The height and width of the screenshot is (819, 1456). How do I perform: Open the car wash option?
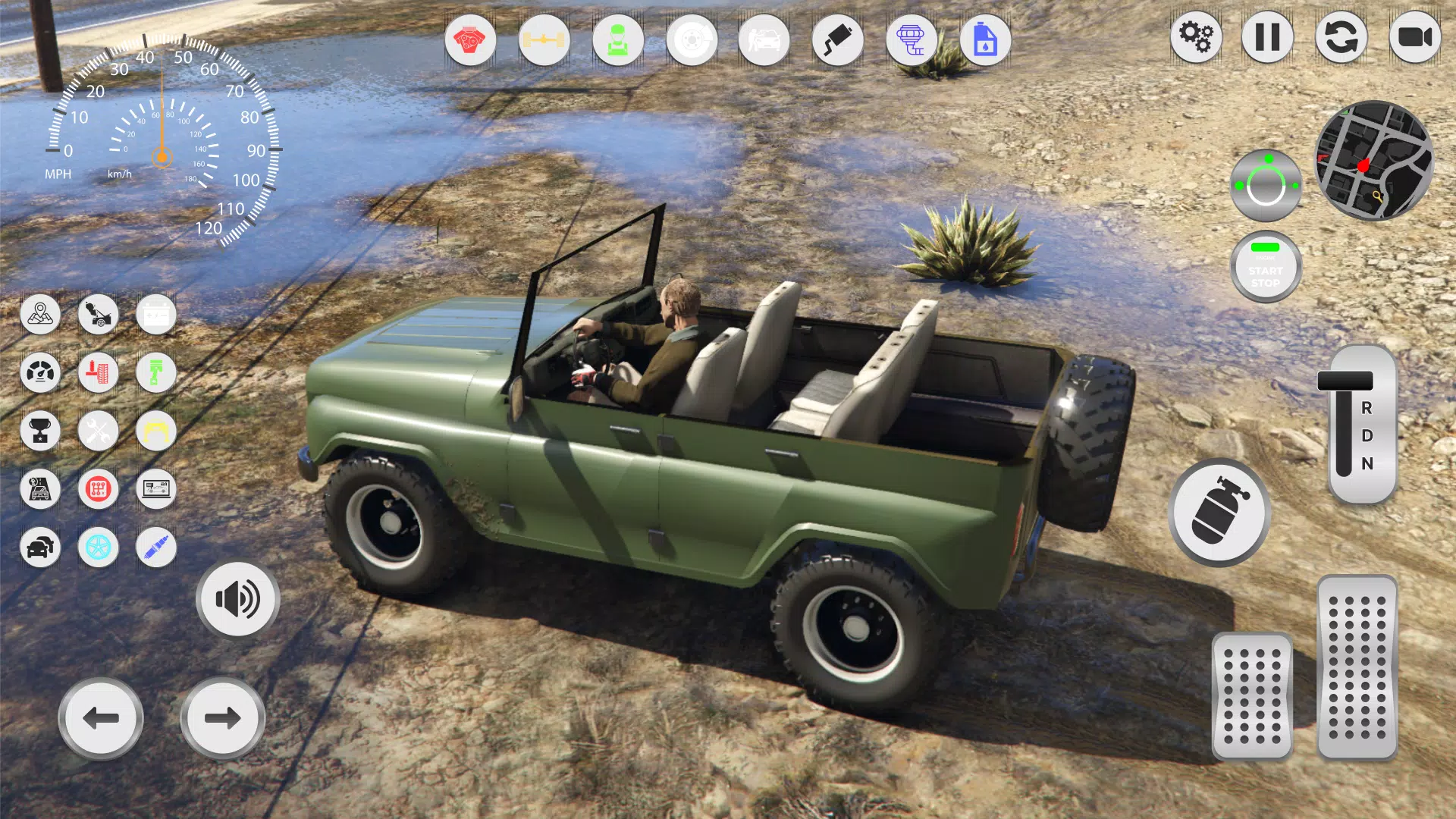(765, 40)
